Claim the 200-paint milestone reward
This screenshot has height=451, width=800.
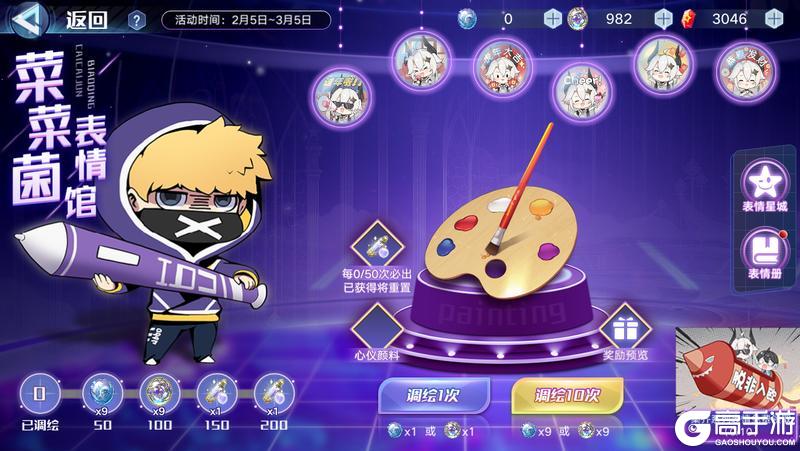(270, 391)
